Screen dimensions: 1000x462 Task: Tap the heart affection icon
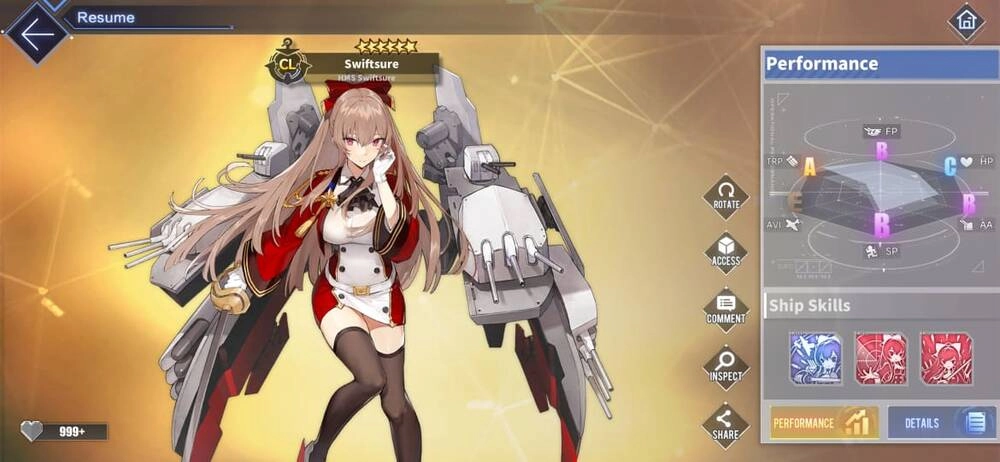(x=33, y=431)
